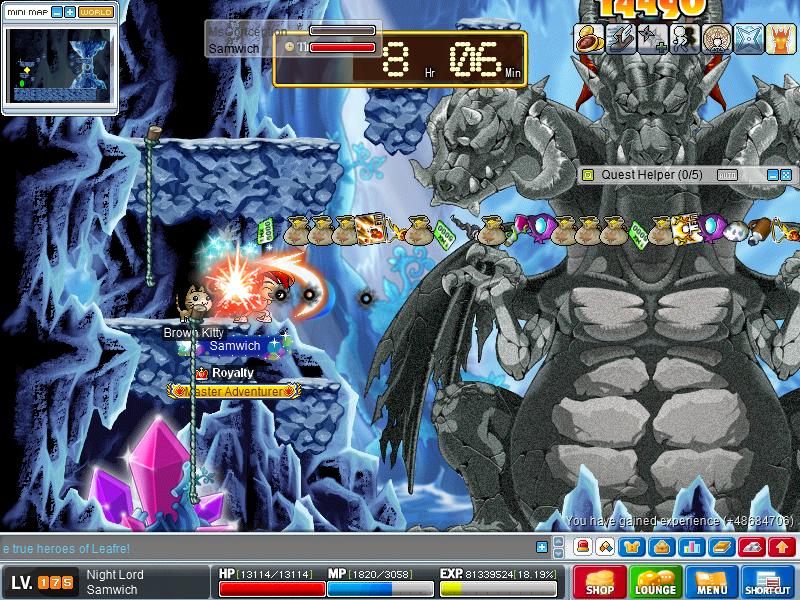Viewport: 800px width, 600px height.
Task: Open the game Menu button
Action: click(712, 582)
